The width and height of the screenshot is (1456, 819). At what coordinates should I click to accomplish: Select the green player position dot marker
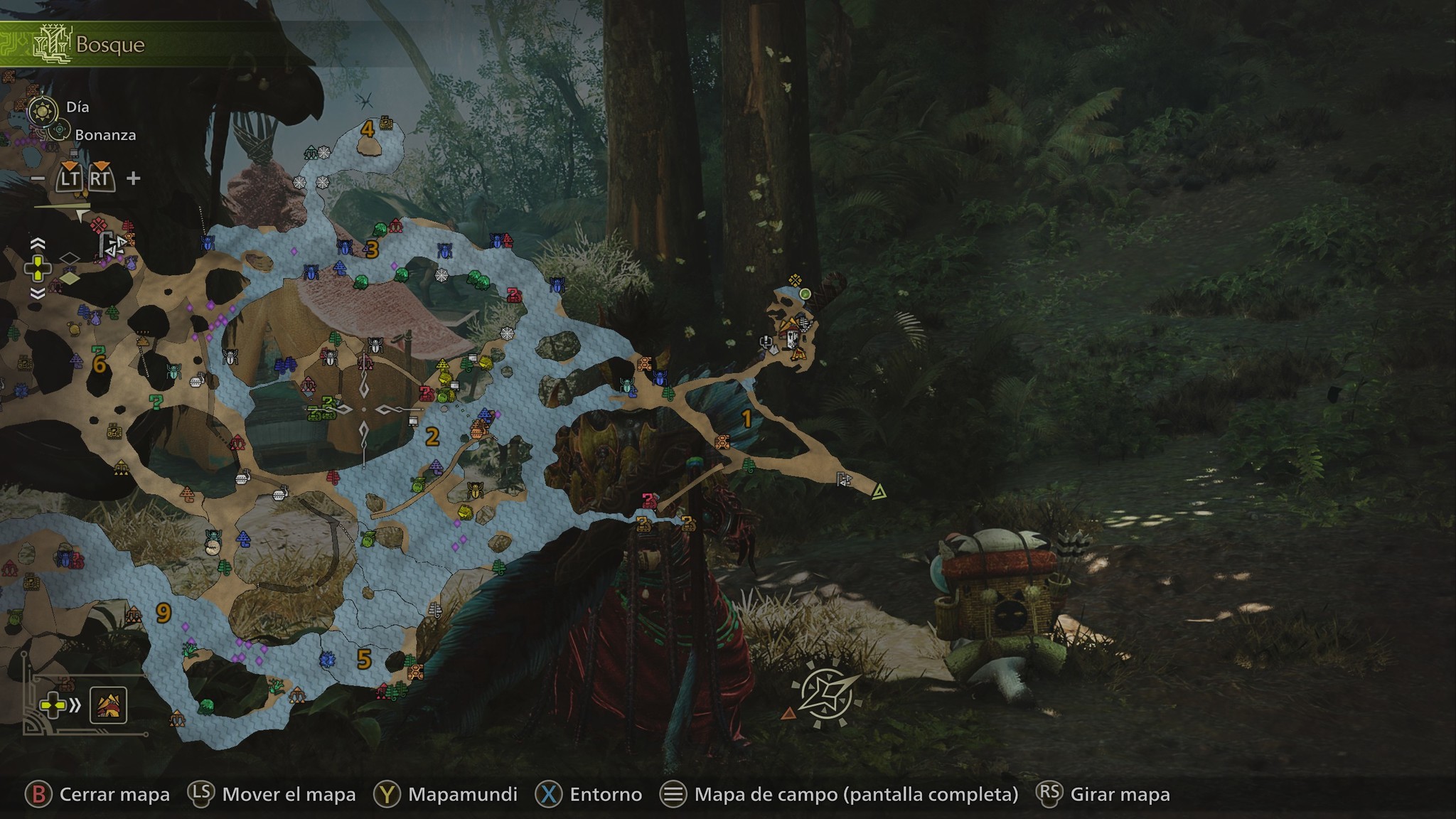coord(805,294)
